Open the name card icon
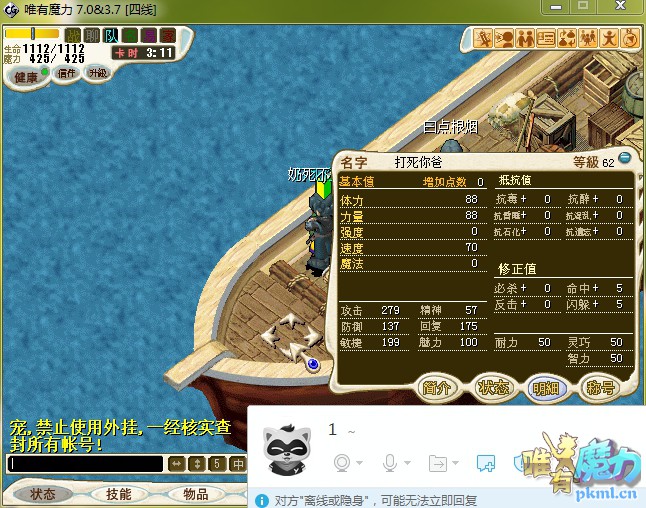Viewport: 646px width, 508px height. tap(546, 39)
